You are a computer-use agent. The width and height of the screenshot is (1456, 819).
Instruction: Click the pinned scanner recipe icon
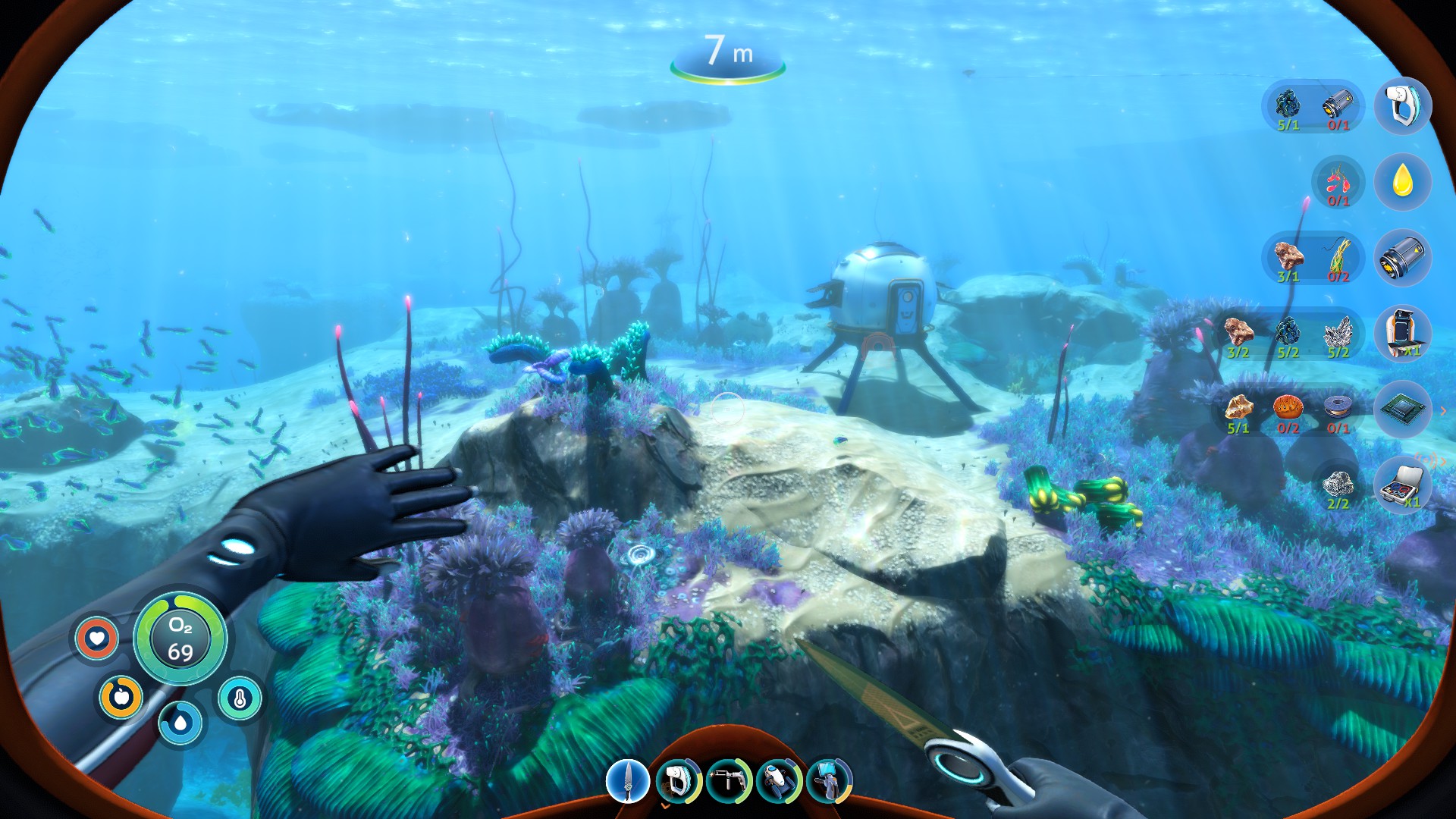coord(1402,106)
